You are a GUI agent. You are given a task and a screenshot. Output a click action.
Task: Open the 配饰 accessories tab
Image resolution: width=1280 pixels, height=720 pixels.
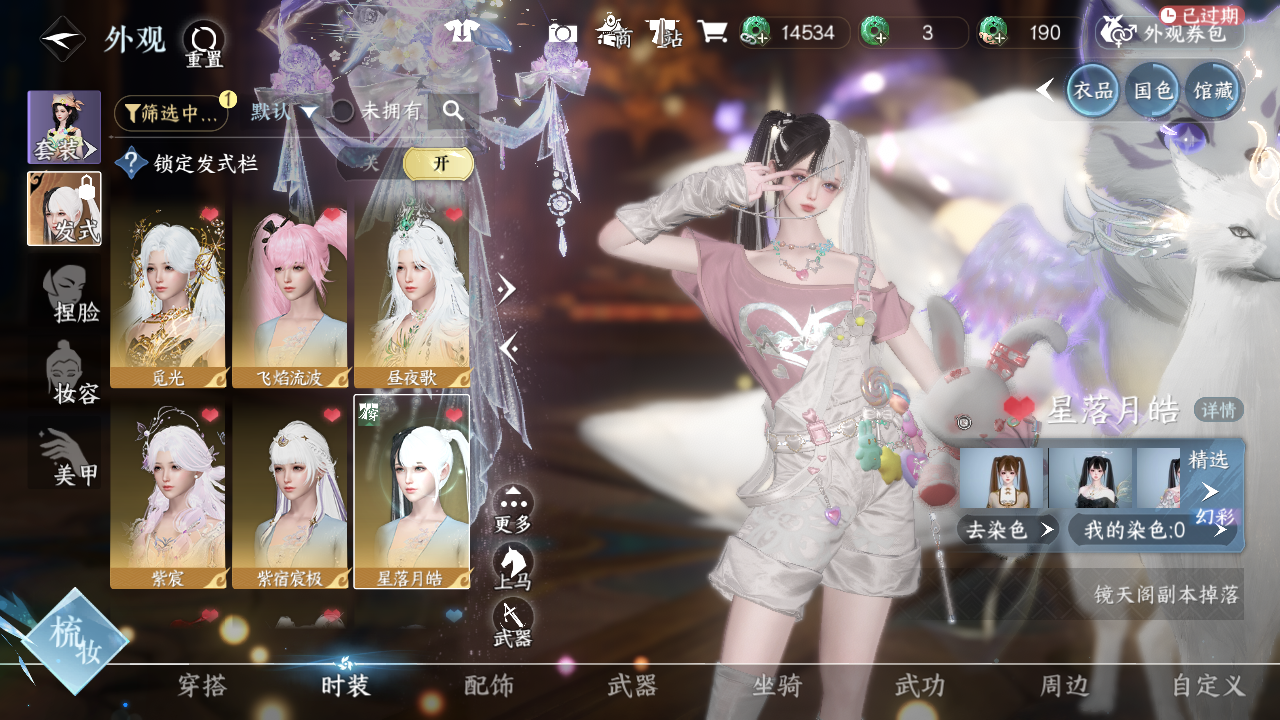[x=489, y=686]
